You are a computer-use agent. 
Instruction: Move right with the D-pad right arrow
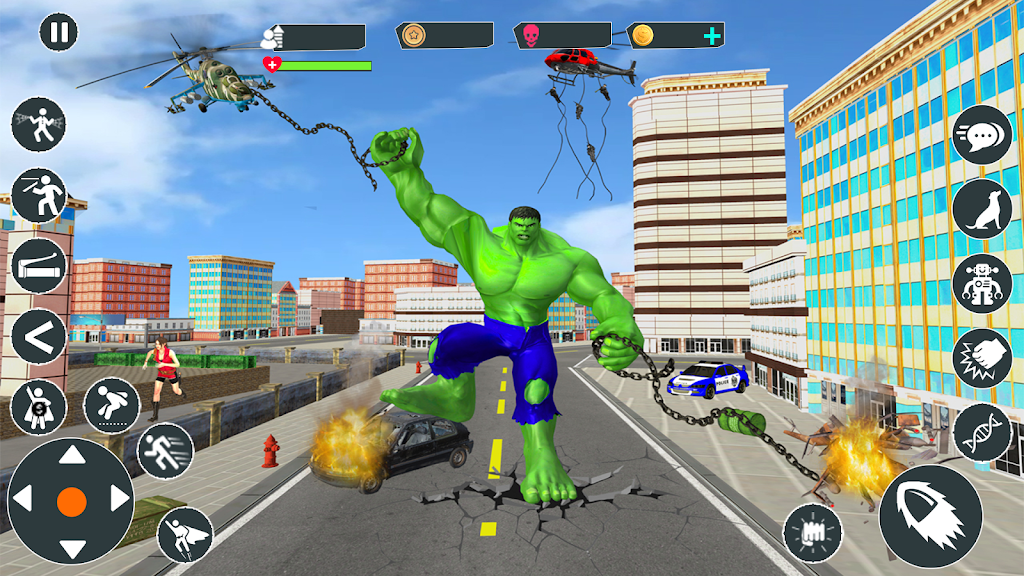click(x=118, y=500)
